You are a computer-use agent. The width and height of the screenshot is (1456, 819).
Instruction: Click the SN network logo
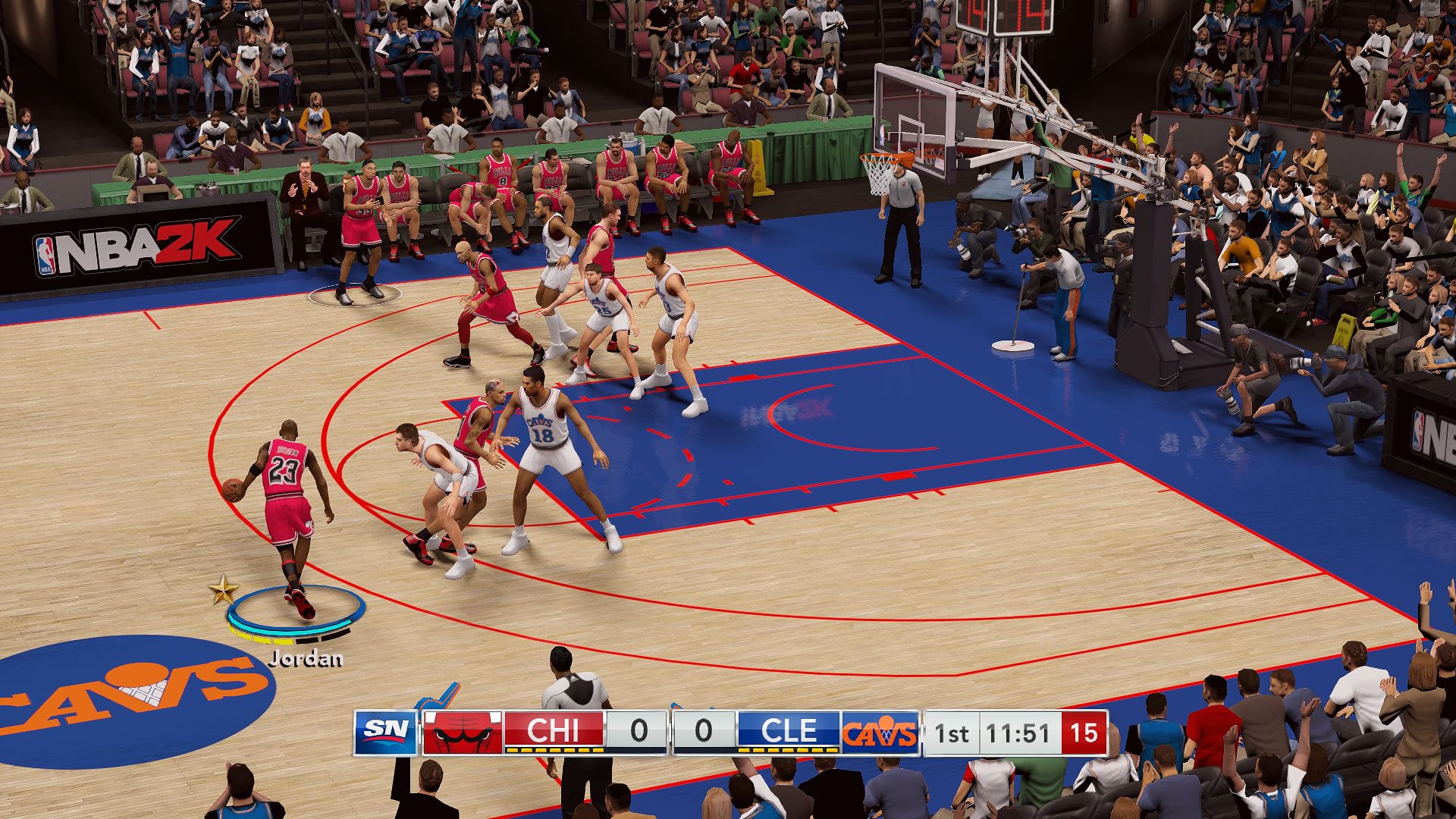click(386, 733)
